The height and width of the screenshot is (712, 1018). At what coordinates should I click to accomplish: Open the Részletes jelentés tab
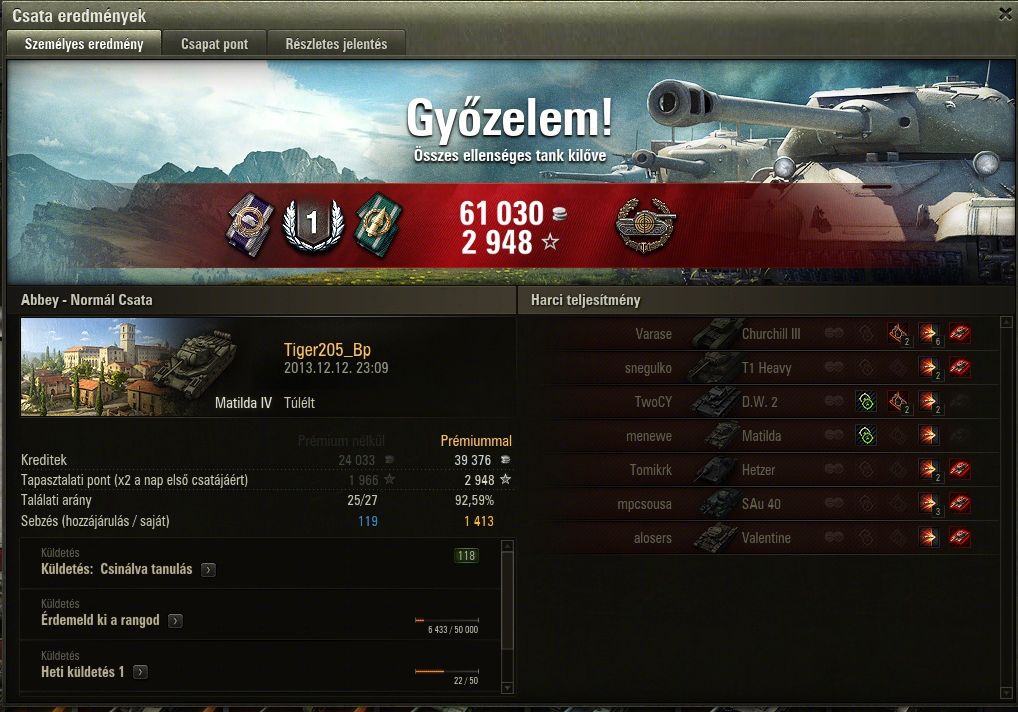[x=343, y=44]
